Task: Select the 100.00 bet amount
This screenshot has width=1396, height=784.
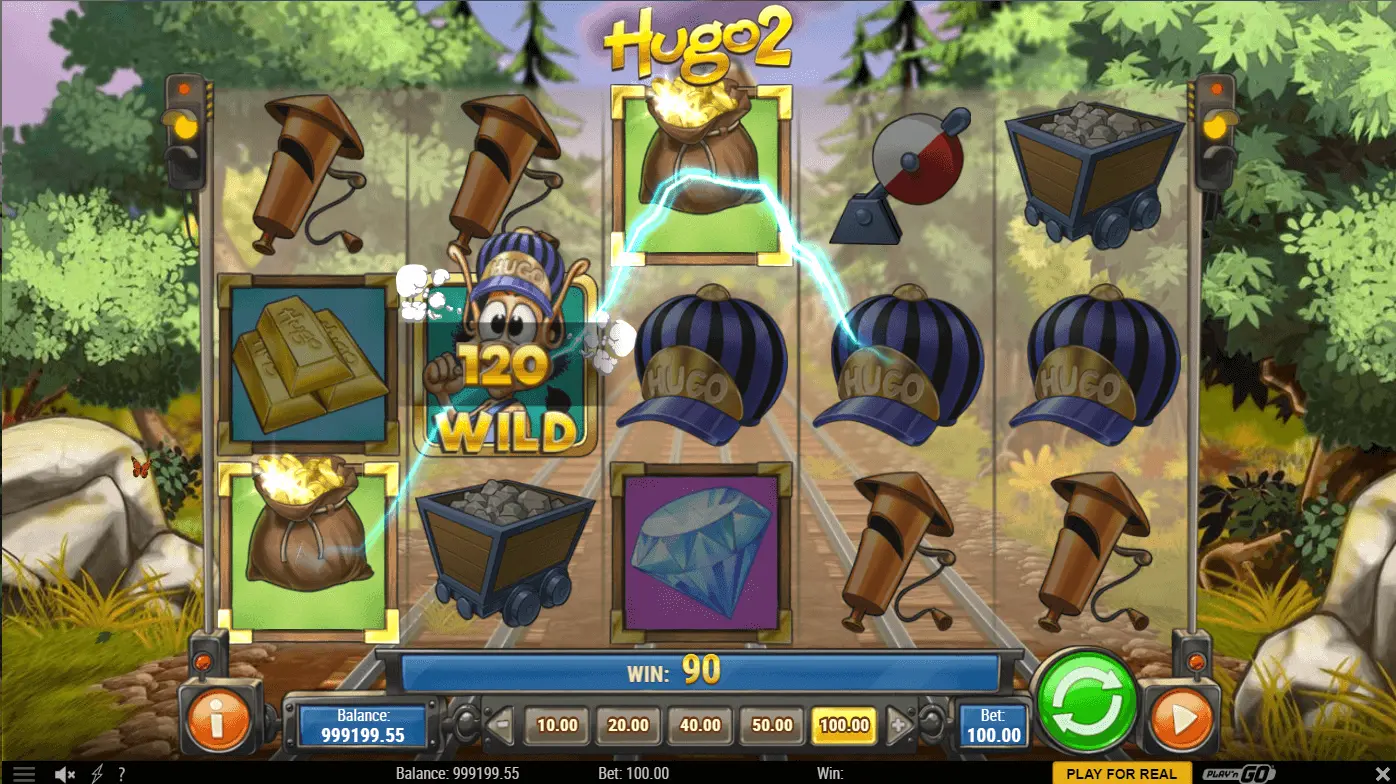Action: pyautogui.click(x=844, y=725)
